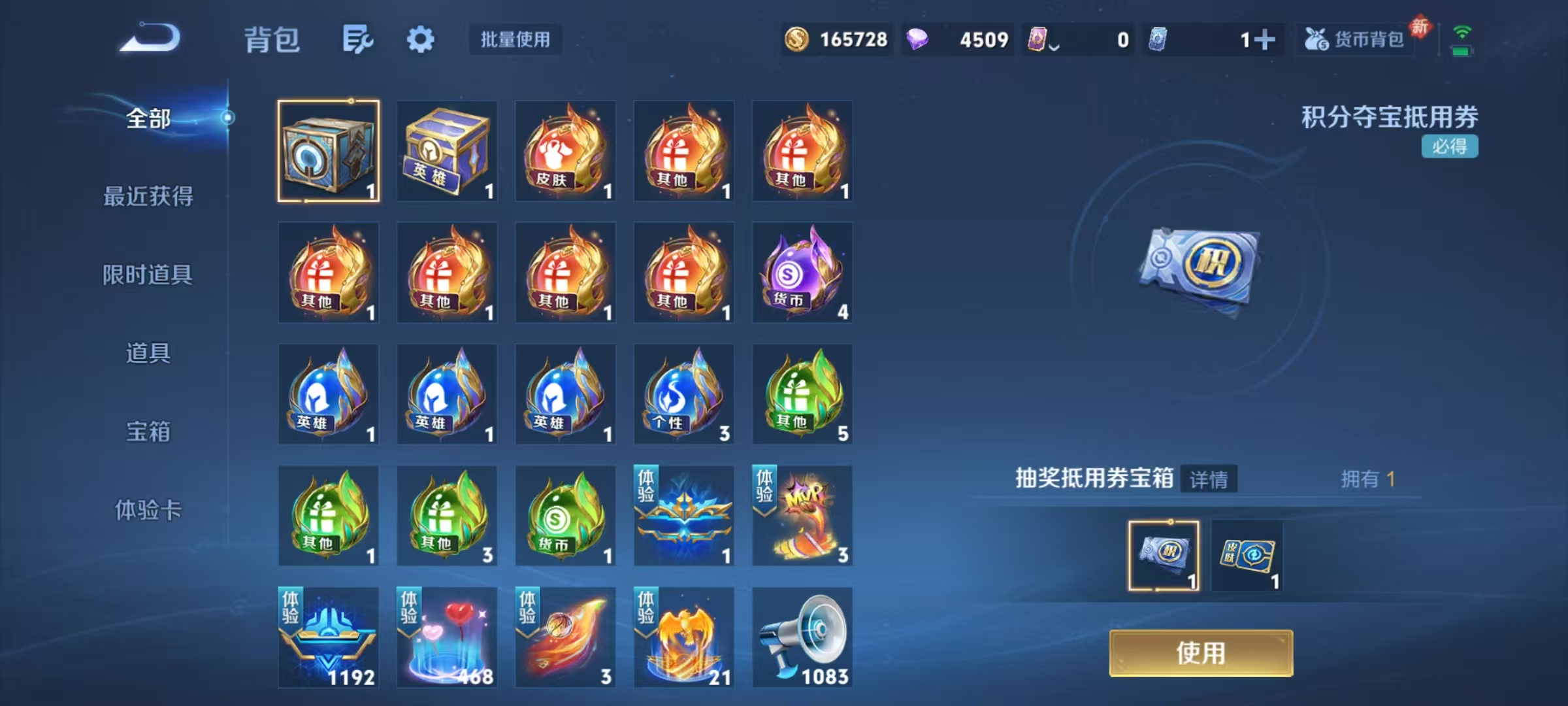Open the 限时道具 category

147,275
